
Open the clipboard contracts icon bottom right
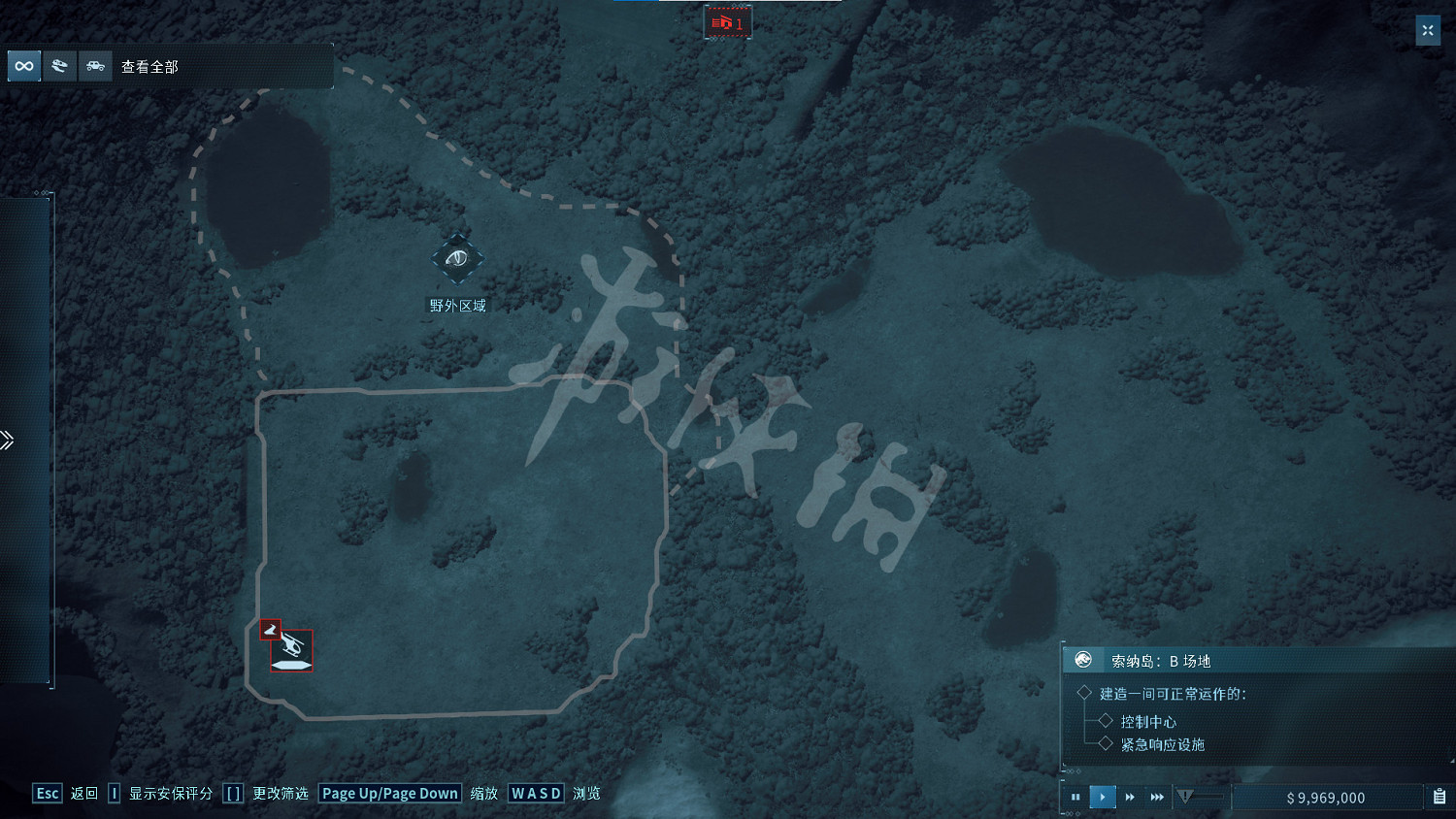pyautogui.click(x=1439, y=797)
